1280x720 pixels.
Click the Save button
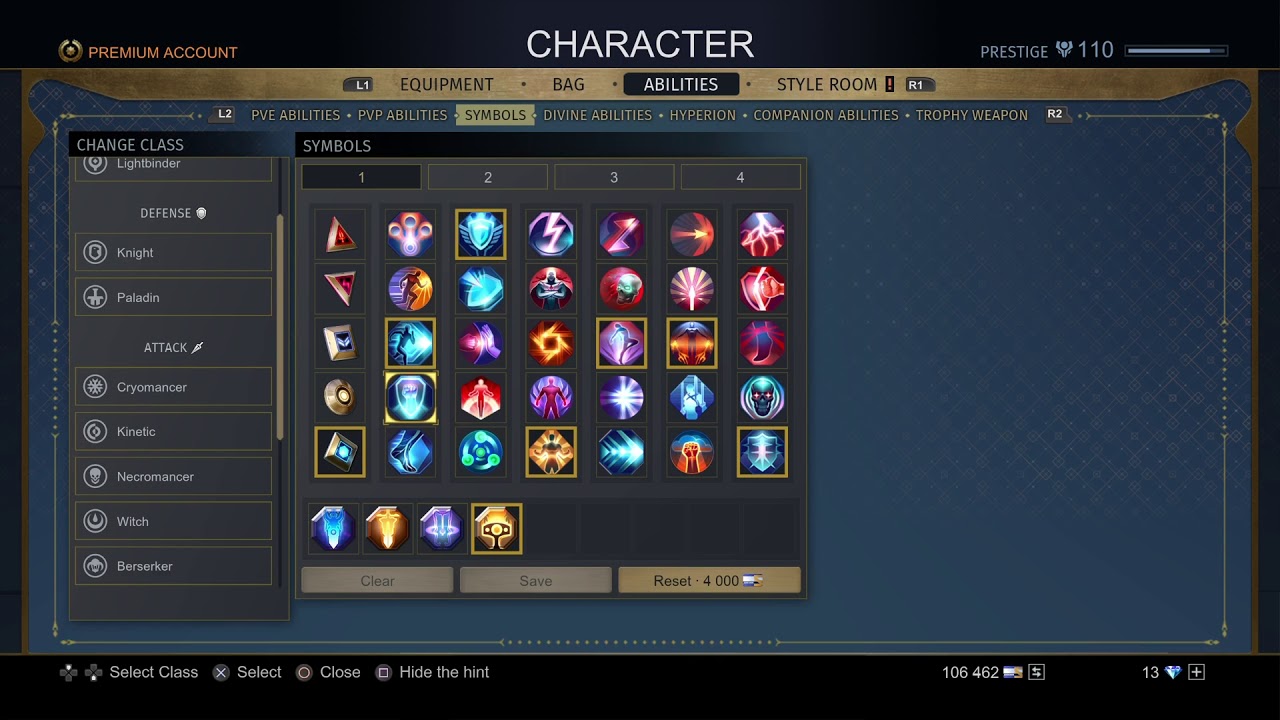tap(535, 580)
